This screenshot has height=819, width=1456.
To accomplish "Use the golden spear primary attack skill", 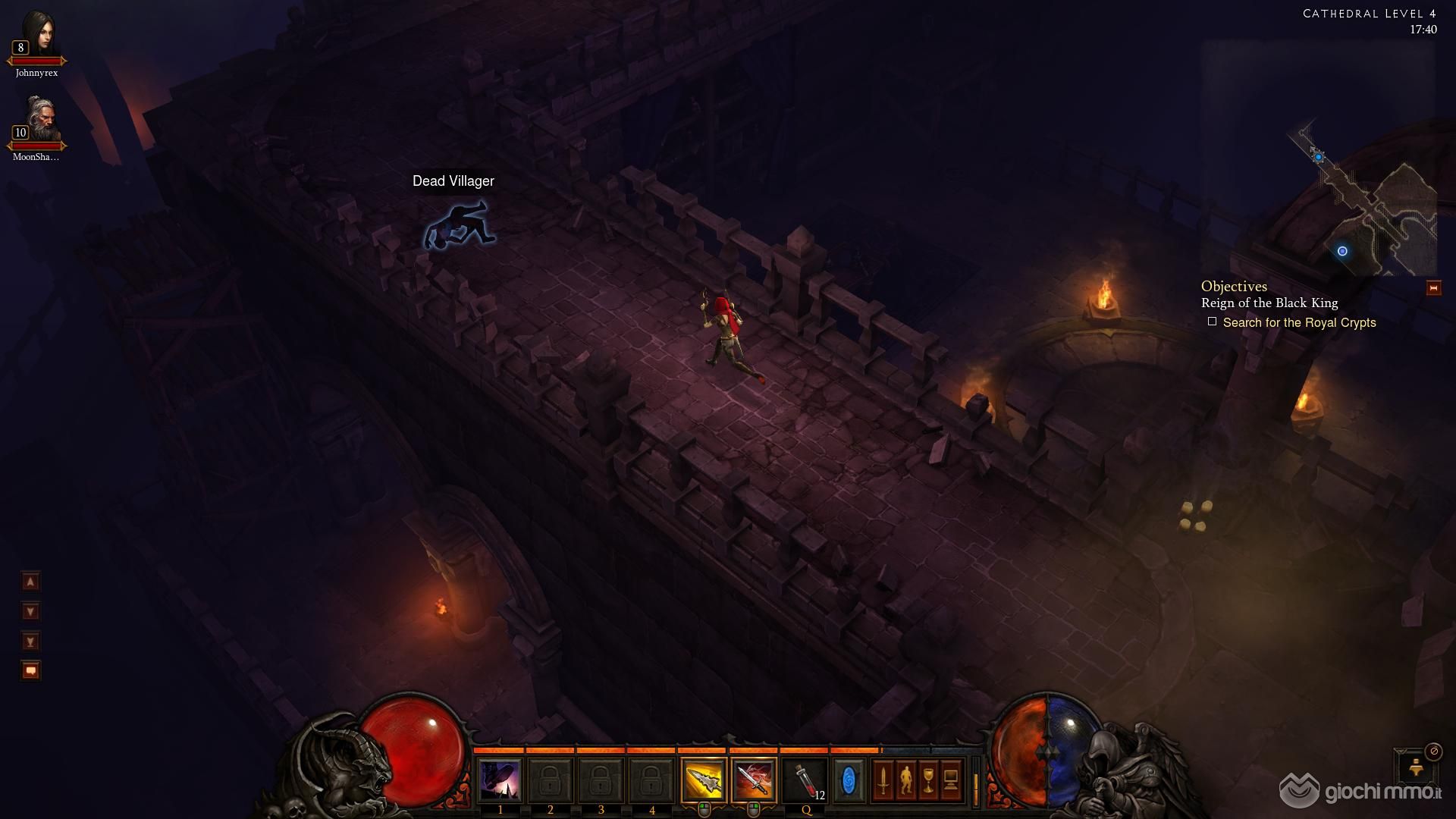I will pyautogui.click(x=704, y=780).
